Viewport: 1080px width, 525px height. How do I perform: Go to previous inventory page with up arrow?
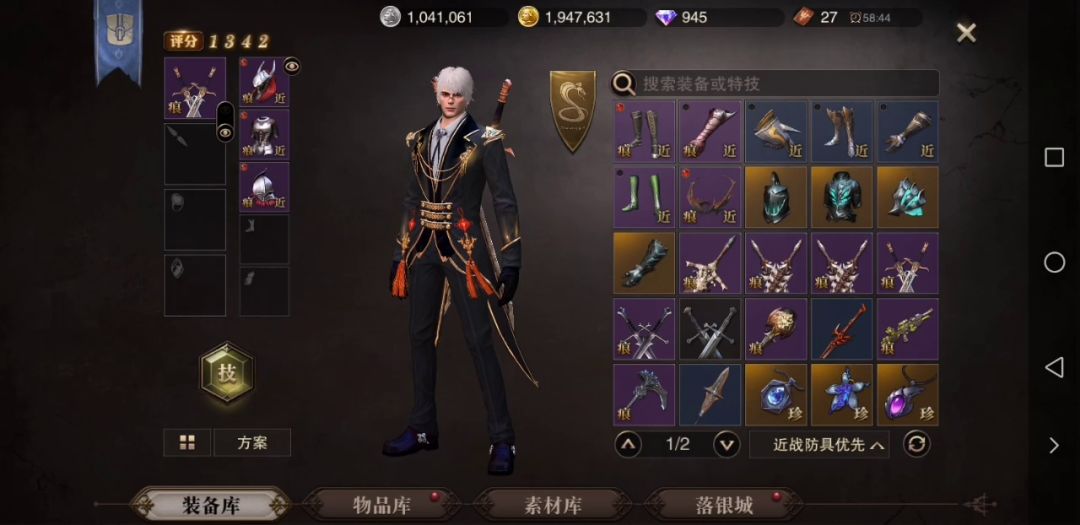click(628, 444)
